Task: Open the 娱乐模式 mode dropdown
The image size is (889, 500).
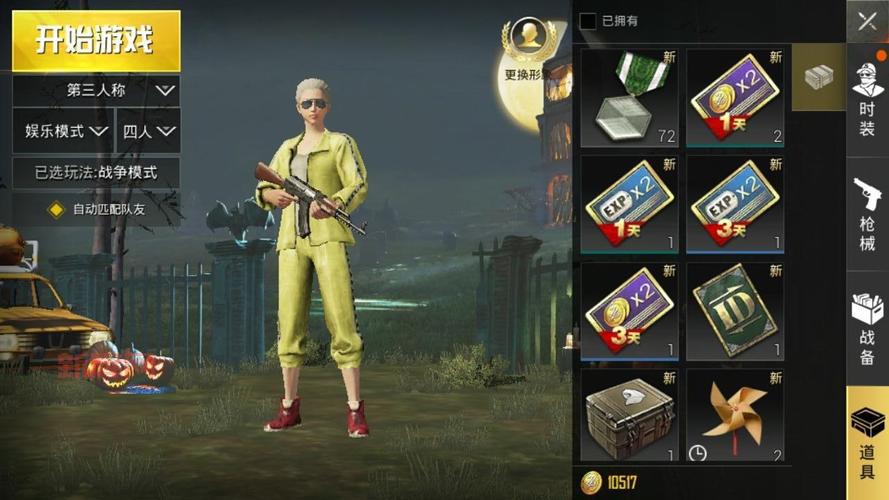Action: (61, 131)
